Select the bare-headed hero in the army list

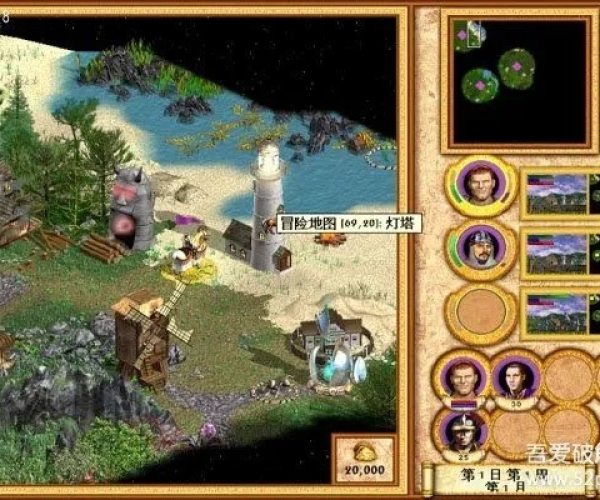[x=481, y=186]
